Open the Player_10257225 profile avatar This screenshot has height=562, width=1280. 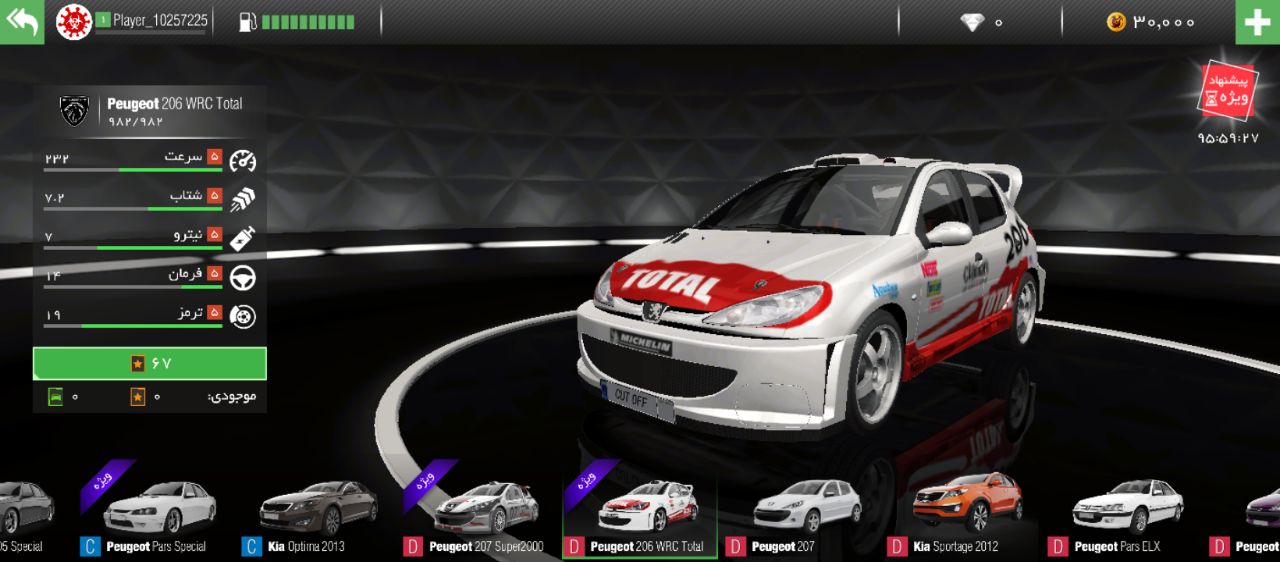tap(73, 22)
